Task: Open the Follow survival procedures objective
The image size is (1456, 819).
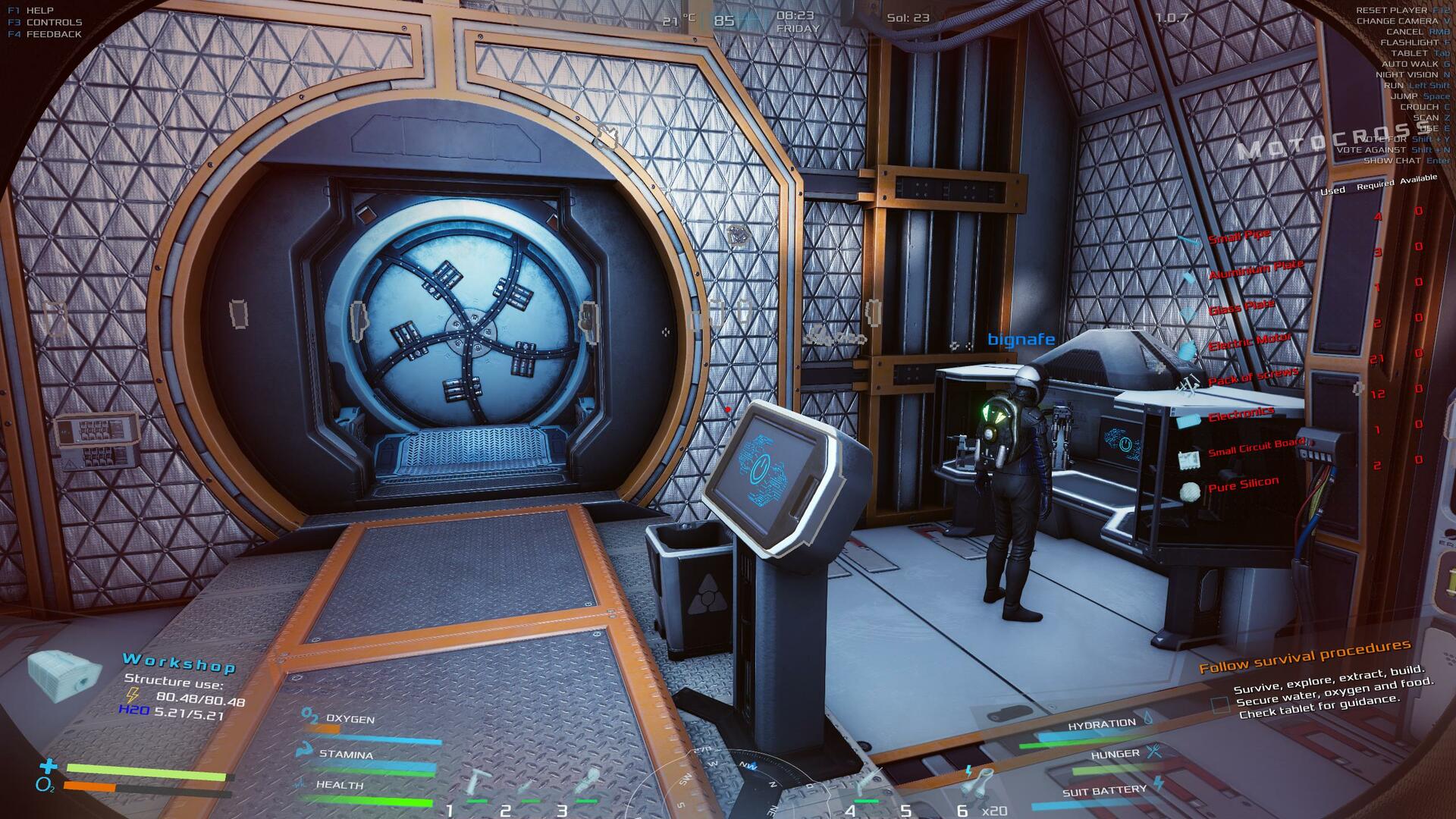Action: click(x=1304, y=656)
